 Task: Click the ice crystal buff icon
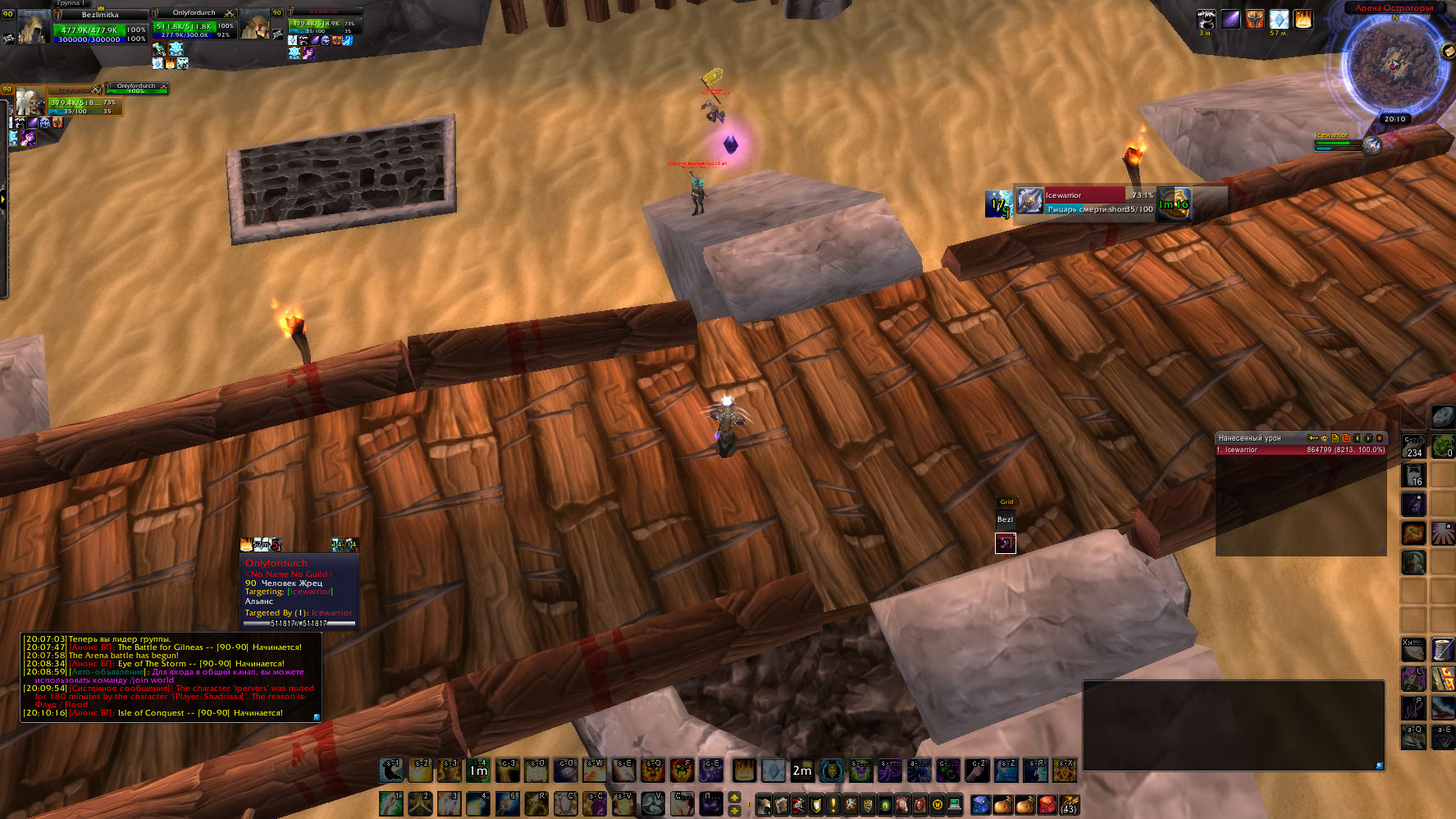tap(1279, 19)
